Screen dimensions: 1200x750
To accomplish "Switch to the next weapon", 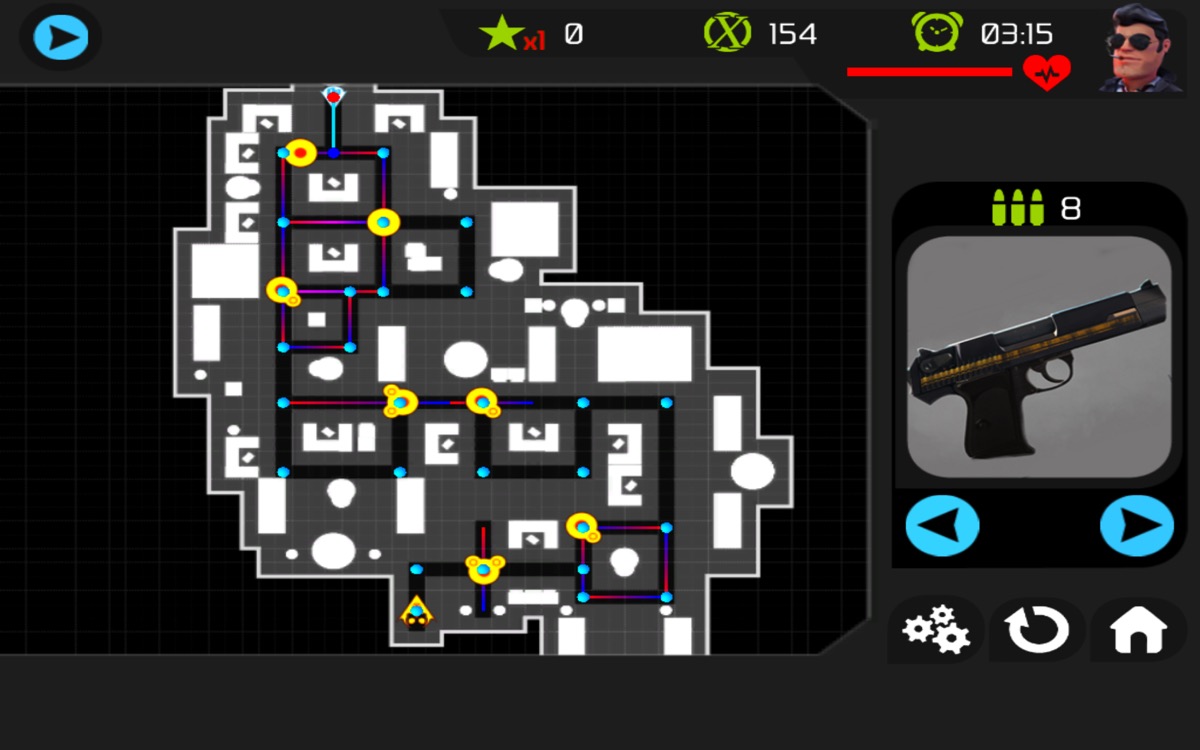I will click(x=1137, y=525).
